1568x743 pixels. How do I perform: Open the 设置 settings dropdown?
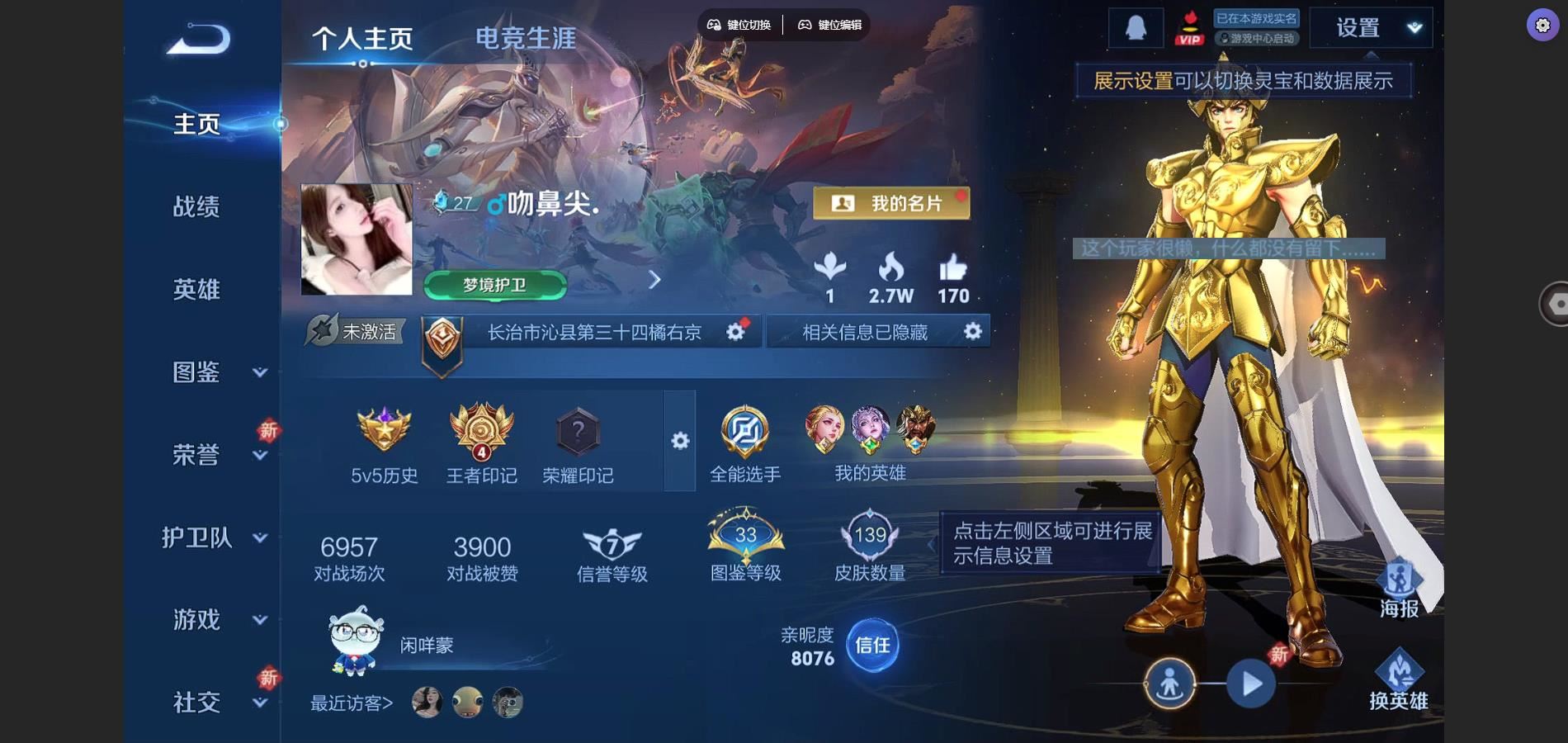1371,28
